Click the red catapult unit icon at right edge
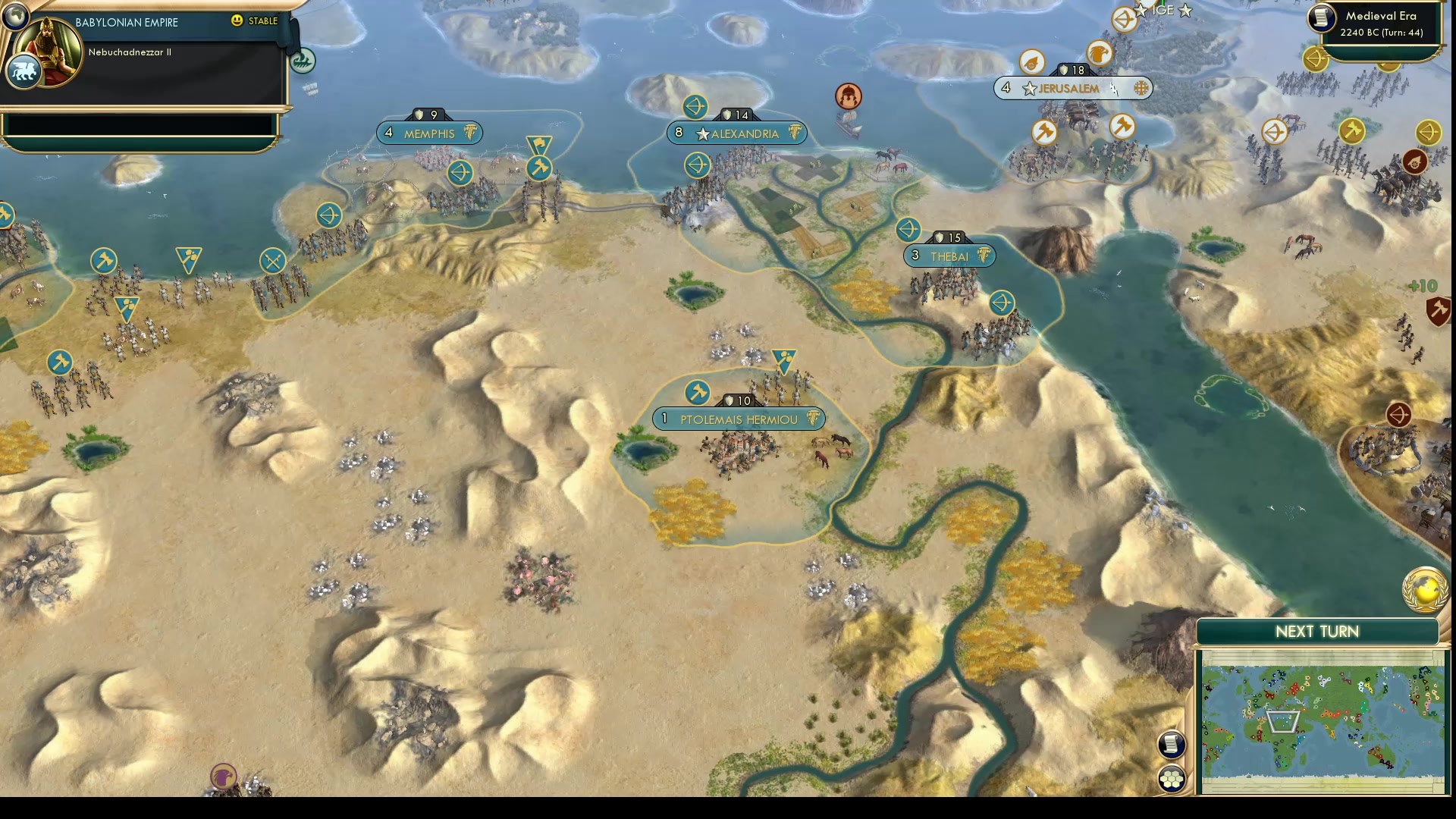The image size is (1456, 819). click(x=1417, y=161)
